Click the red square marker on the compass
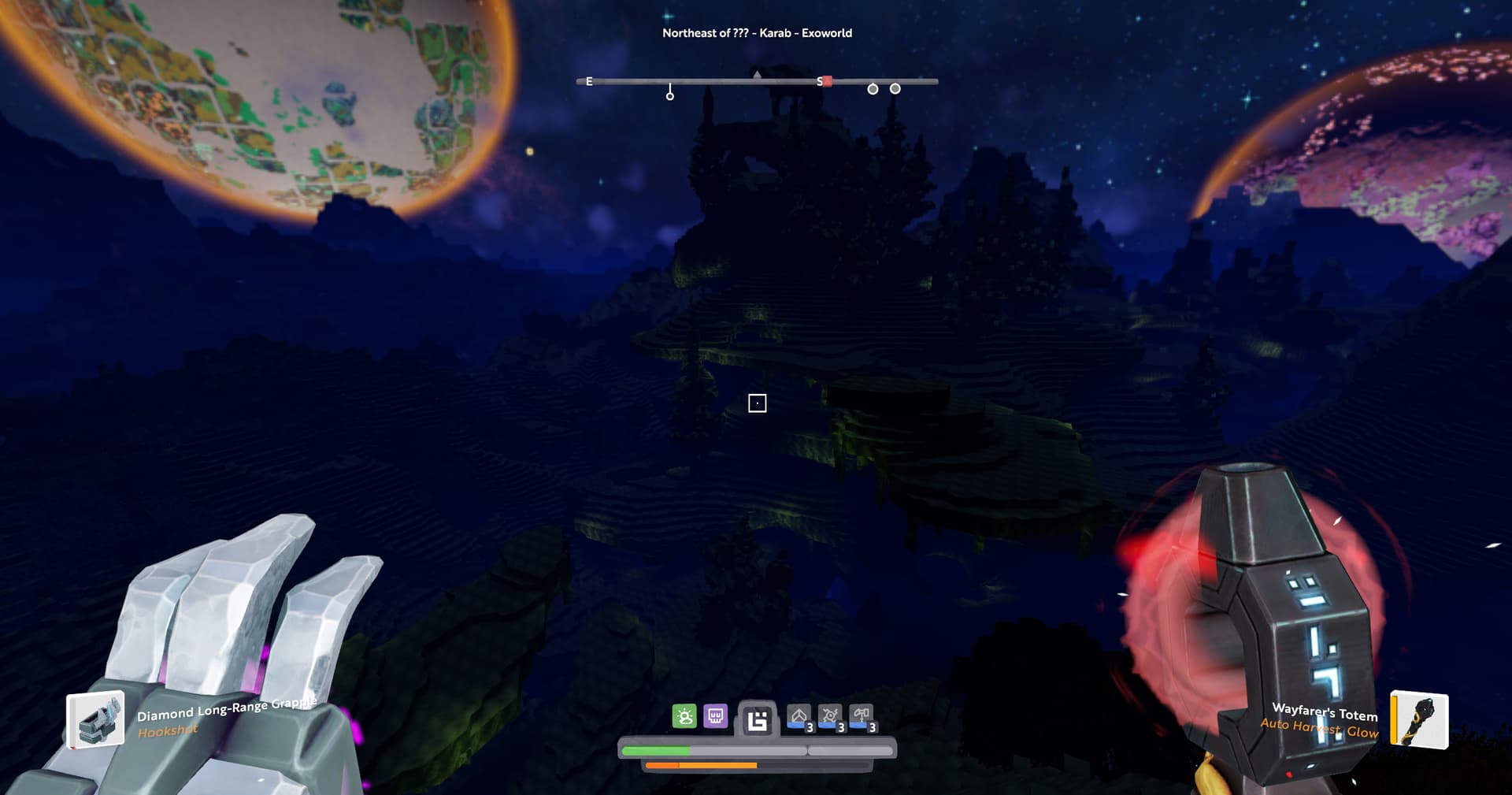 tap(827, 81)
